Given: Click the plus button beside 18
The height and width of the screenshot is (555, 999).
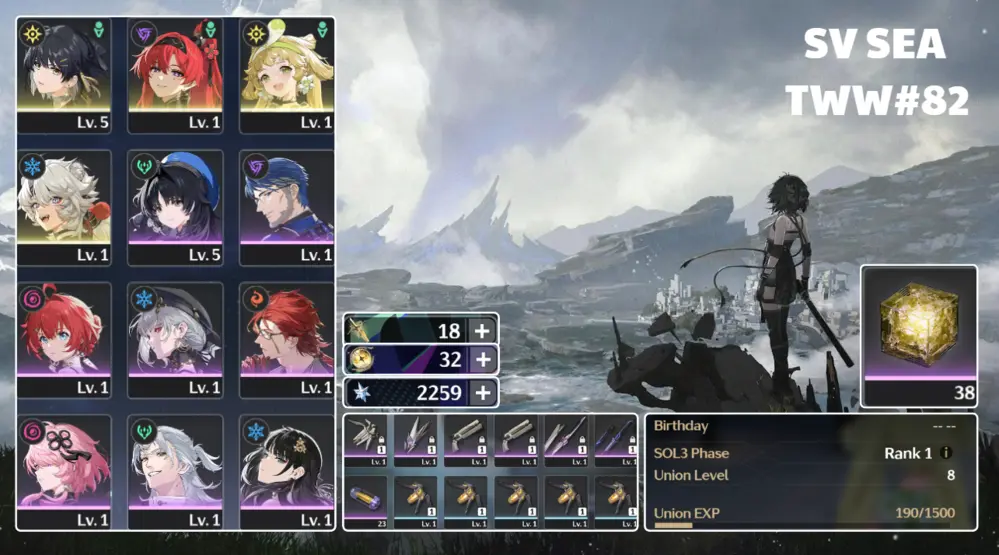Looking at the screenshot, I should point(482,331).
